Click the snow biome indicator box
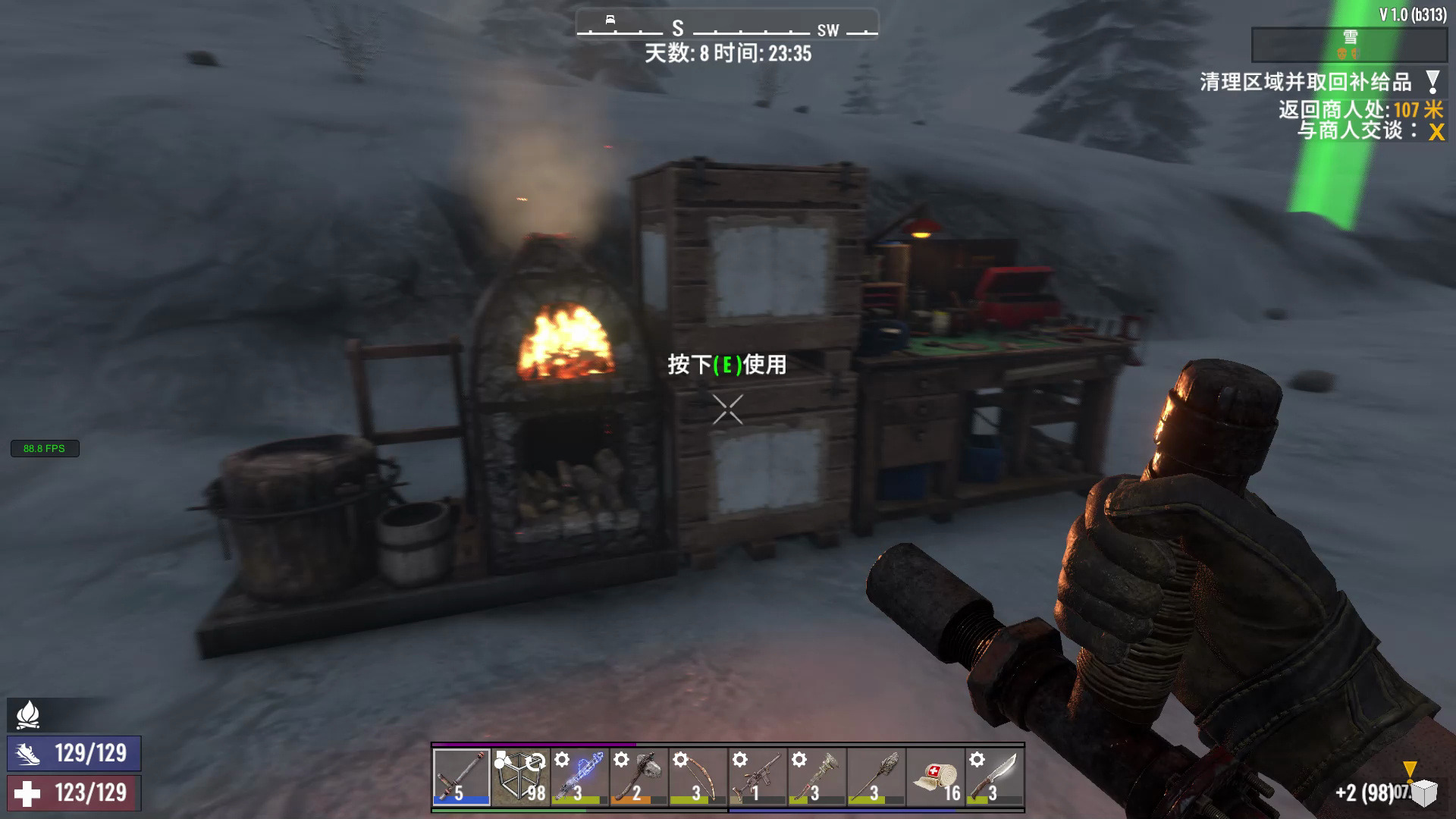This screenshot has width=1456, height=819. (1349, 45)
